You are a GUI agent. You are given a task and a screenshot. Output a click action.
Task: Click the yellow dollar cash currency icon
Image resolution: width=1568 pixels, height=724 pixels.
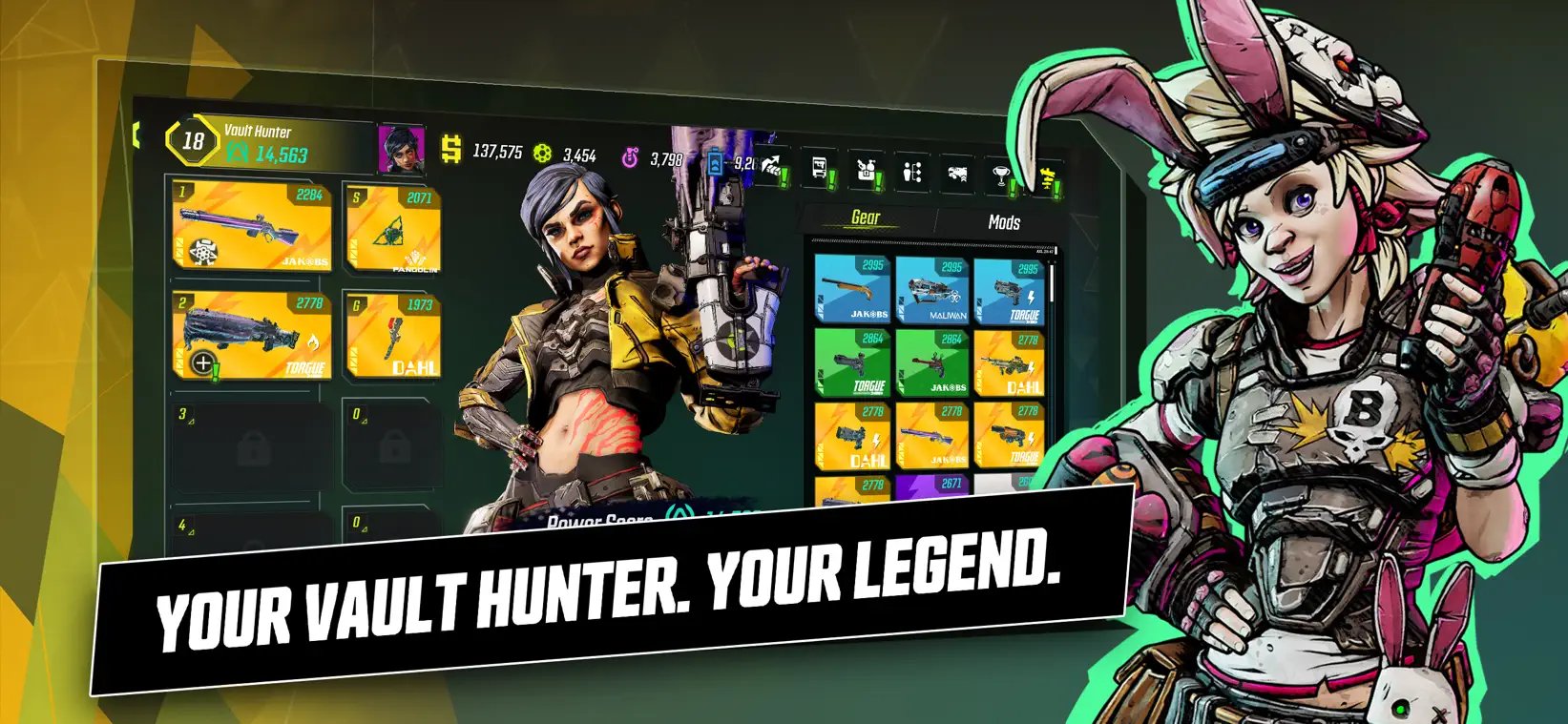(450, 150)
